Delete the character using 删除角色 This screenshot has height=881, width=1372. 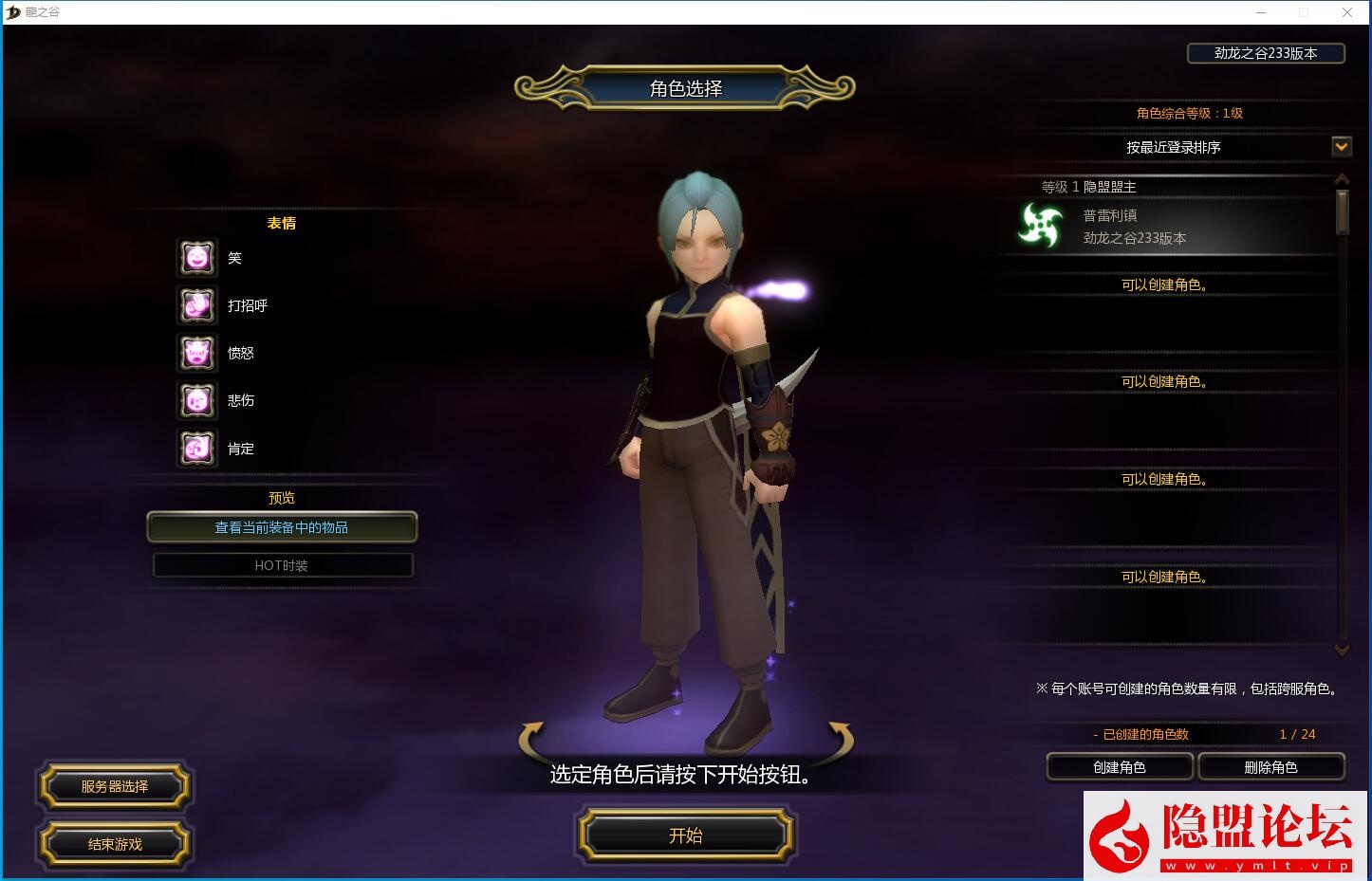pyautogui.click(x=1270, y=767)
